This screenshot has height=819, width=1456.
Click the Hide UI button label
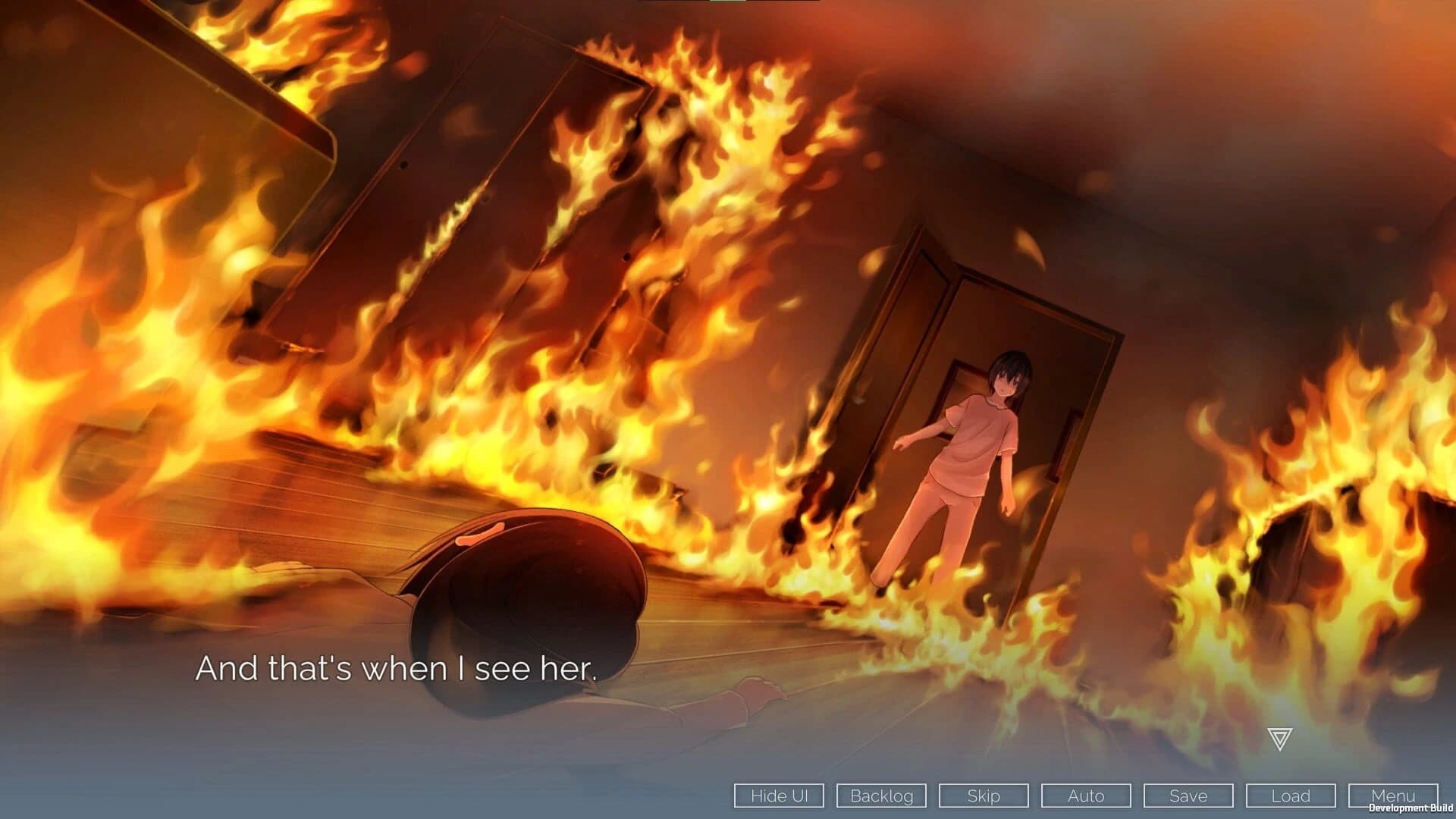(778, 796)
